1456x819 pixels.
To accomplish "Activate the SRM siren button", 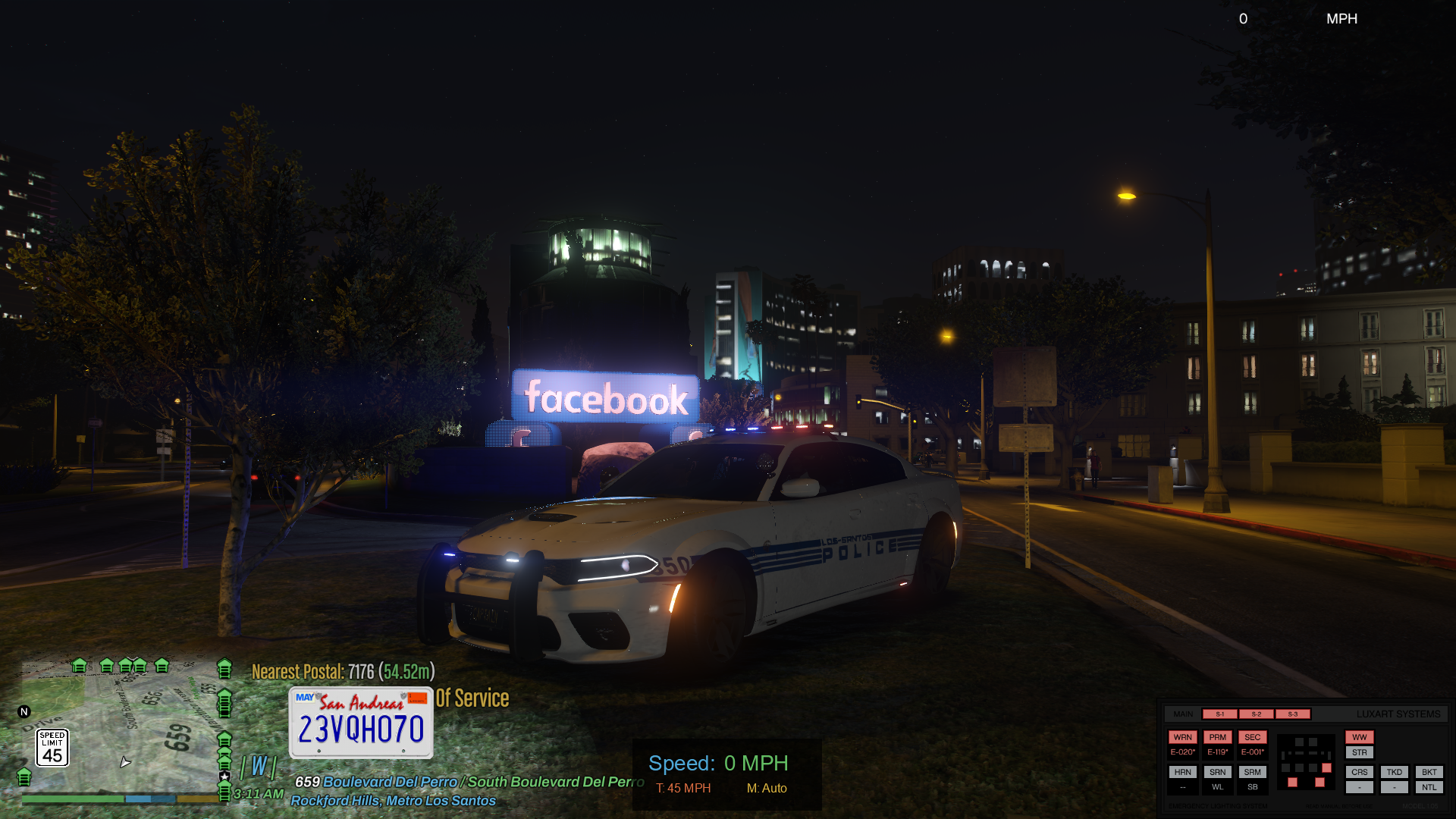I will point(1252,772).
